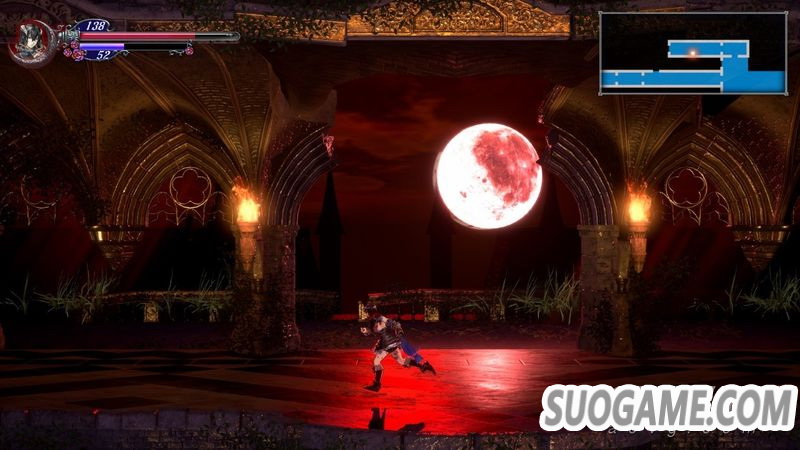The height and width of the screenshot is (450, 800).
Task: Click the castle minimap
Action: tap(693, 53)
